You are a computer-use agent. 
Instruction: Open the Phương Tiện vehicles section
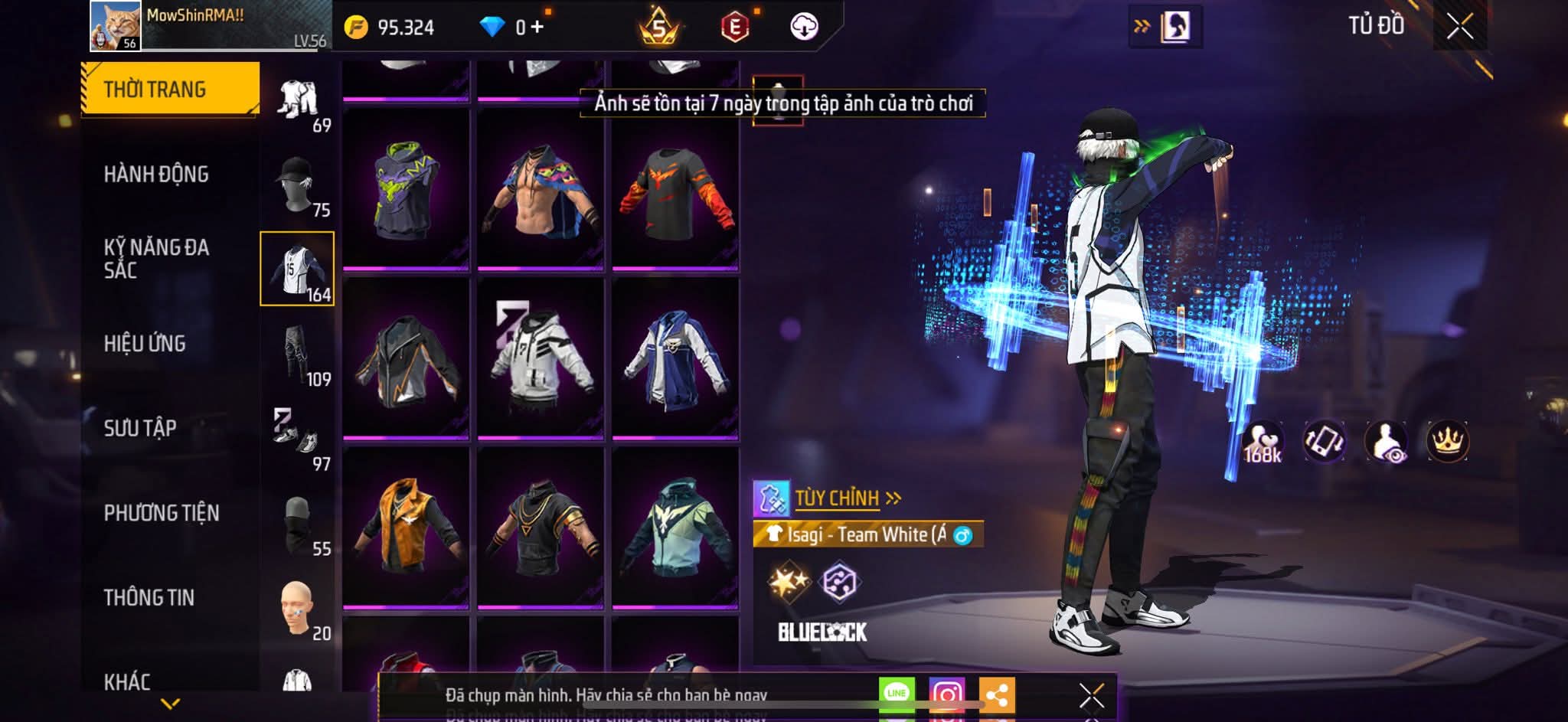pos(162,513)
